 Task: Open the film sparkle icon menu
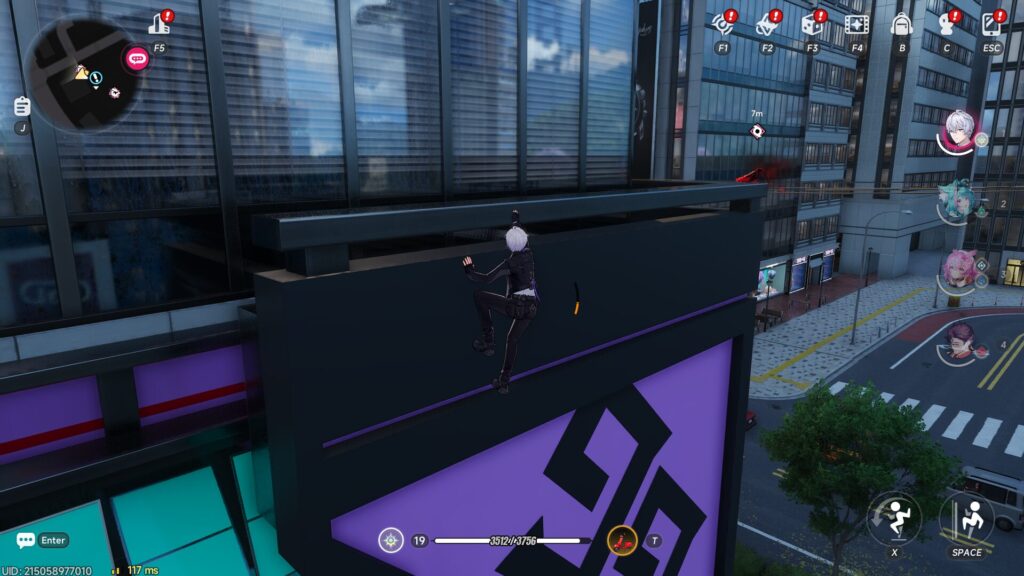(x=856, y=24)
